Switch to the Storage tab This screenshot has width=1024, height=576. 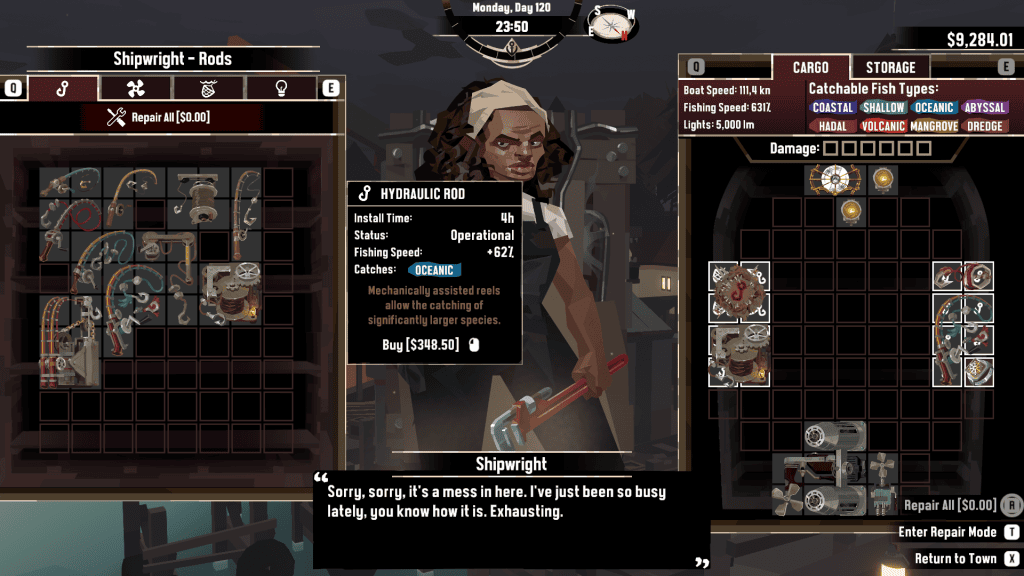pyautogui.click(x=890, y=67)
